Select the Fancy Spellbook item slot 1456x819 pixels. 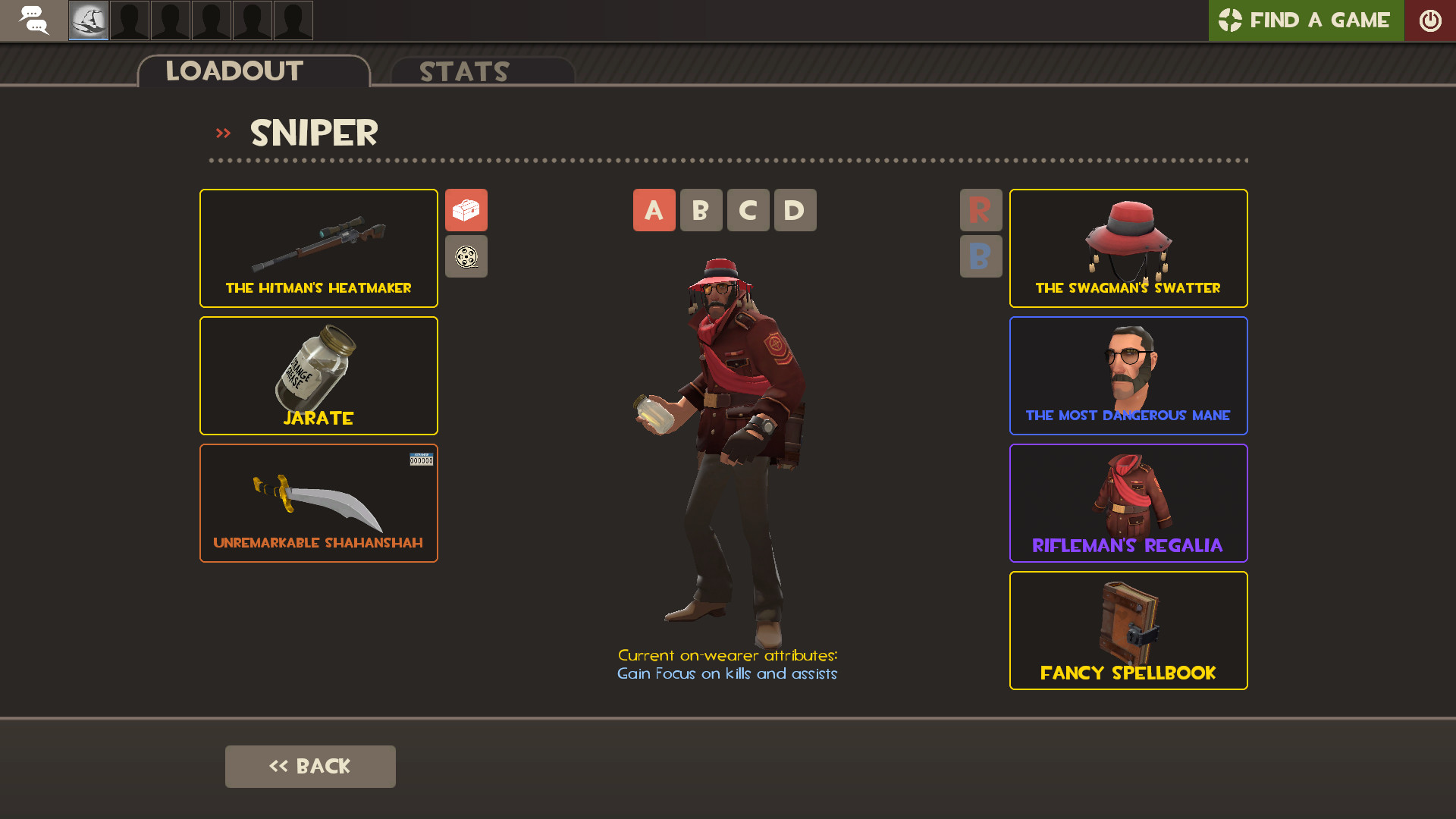(1128, 630)
